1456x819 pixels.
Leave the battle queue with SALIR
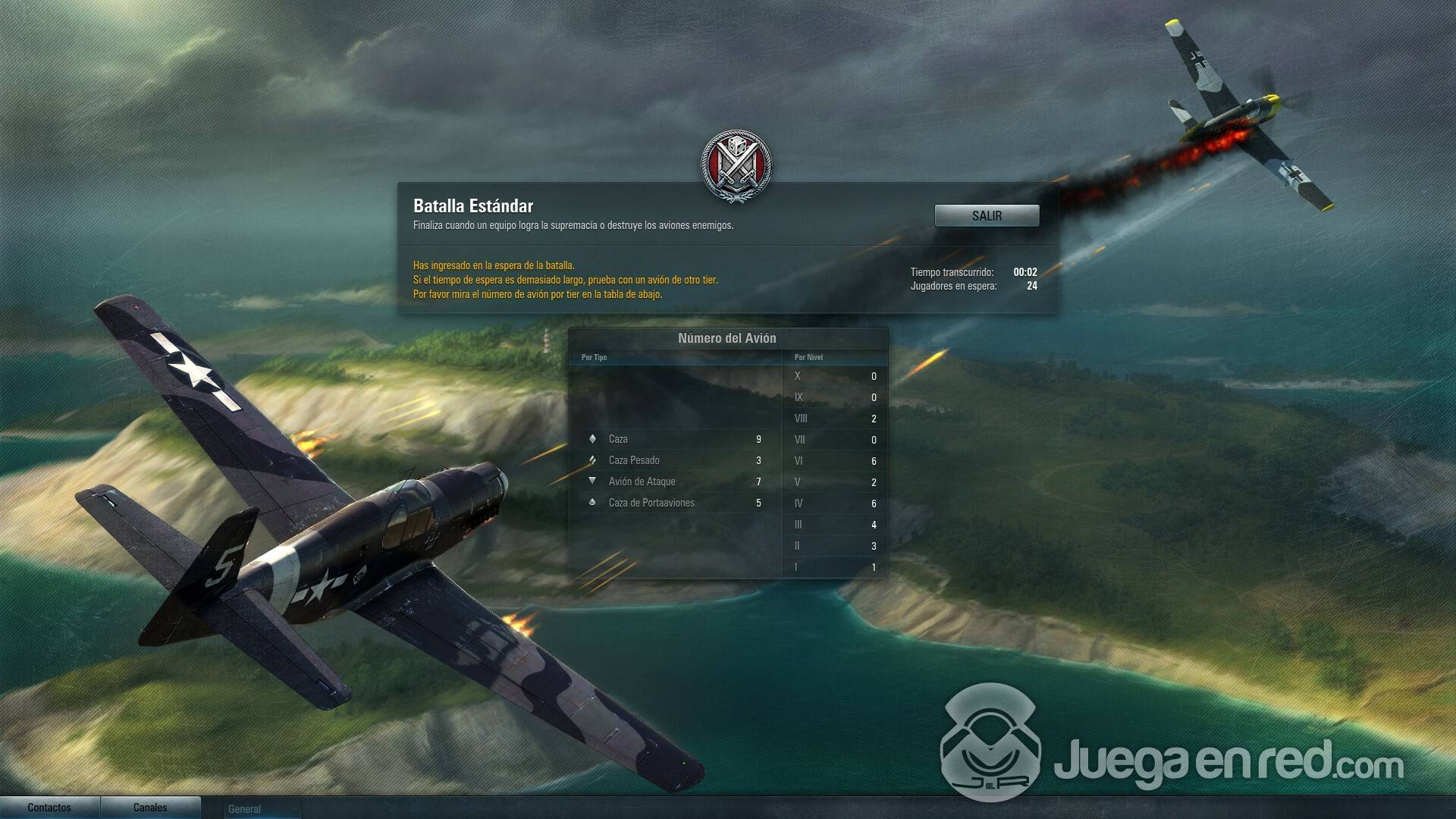[x=987, y=216]
